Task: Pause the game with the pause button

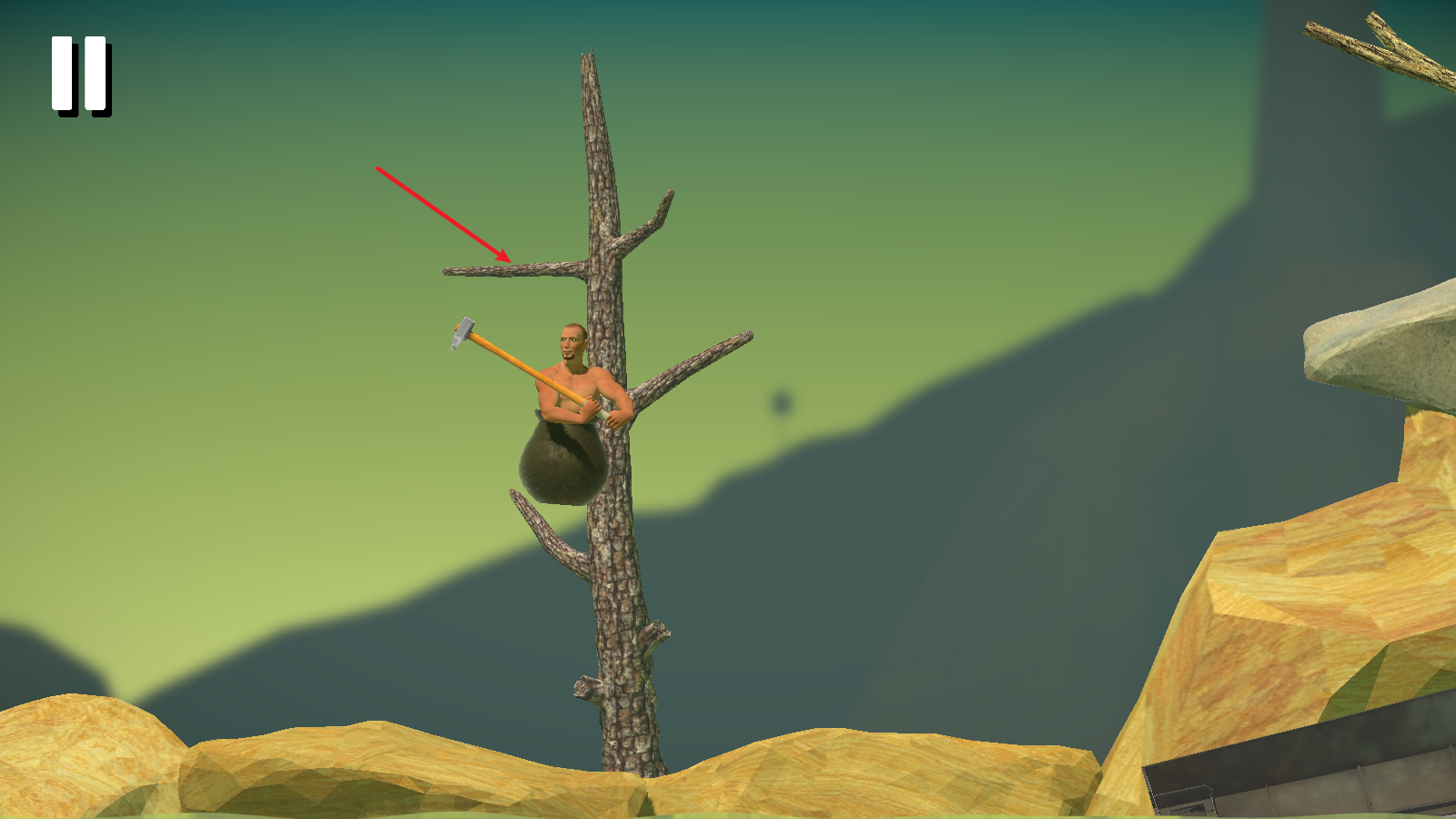Action: (80, 75)
